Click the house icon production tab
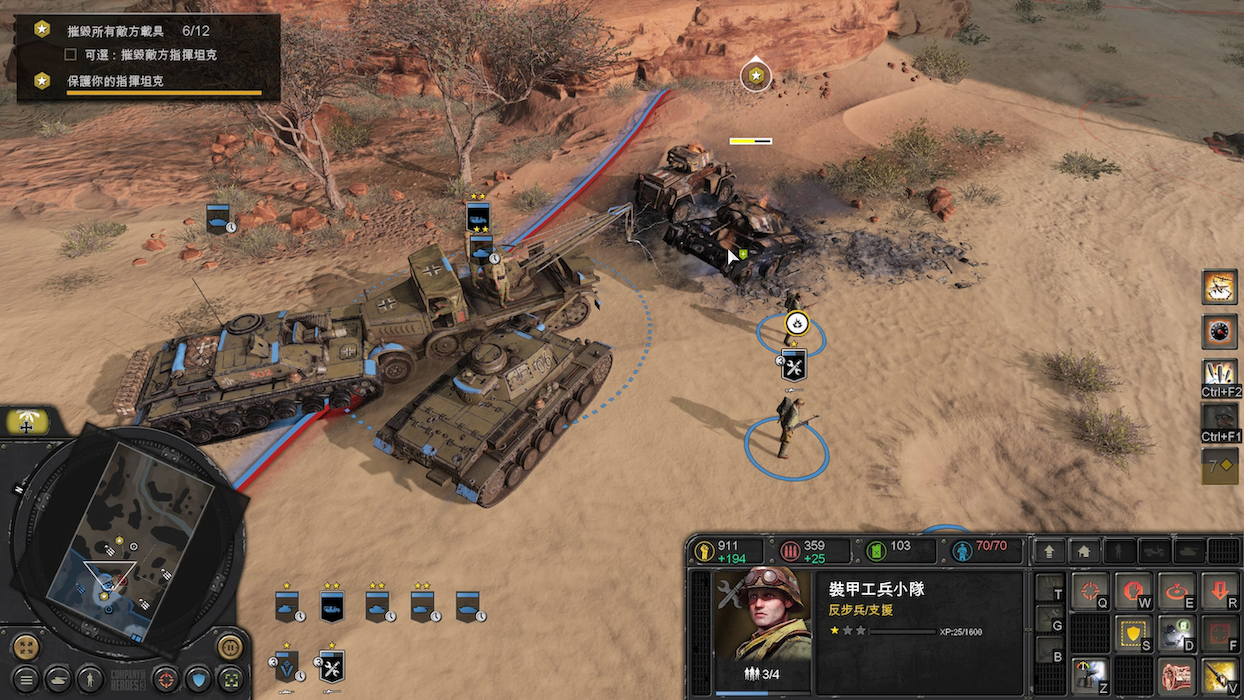Screen dimensions: 1244x700 click(x=1084, y=550)
